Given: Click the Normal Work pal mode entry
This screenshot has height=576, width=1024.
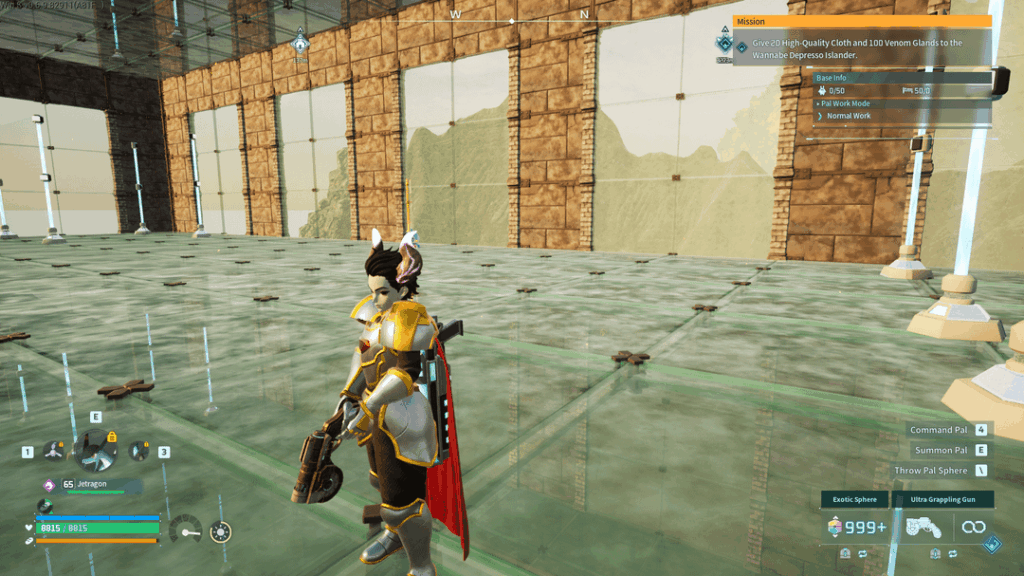Looking at the screenshot, I should click(x=848, y=116).
